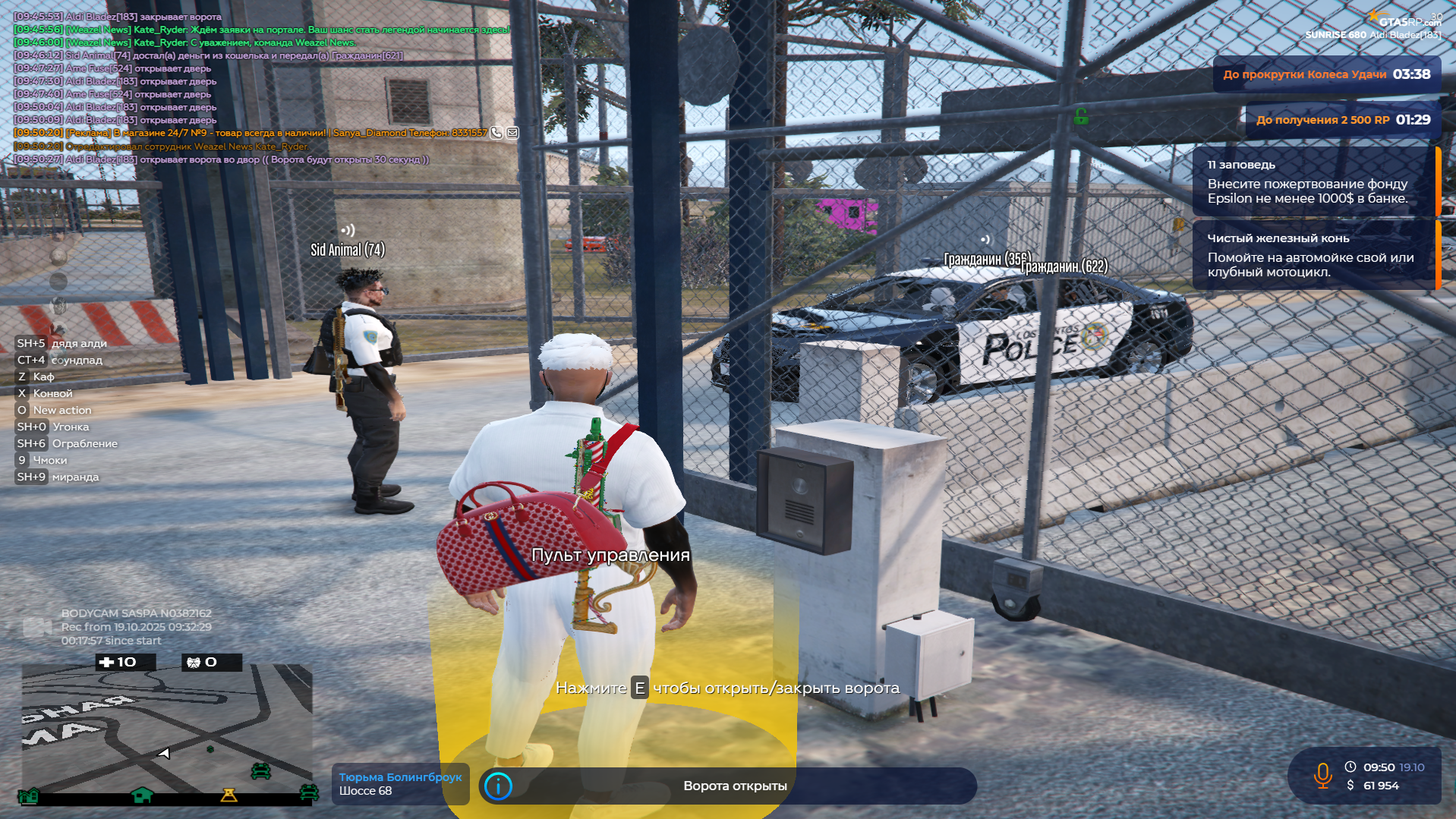This screenshot has width=1456, height=819.
Task: Toggle the orange microphone icon
Action: point(1322,776)
